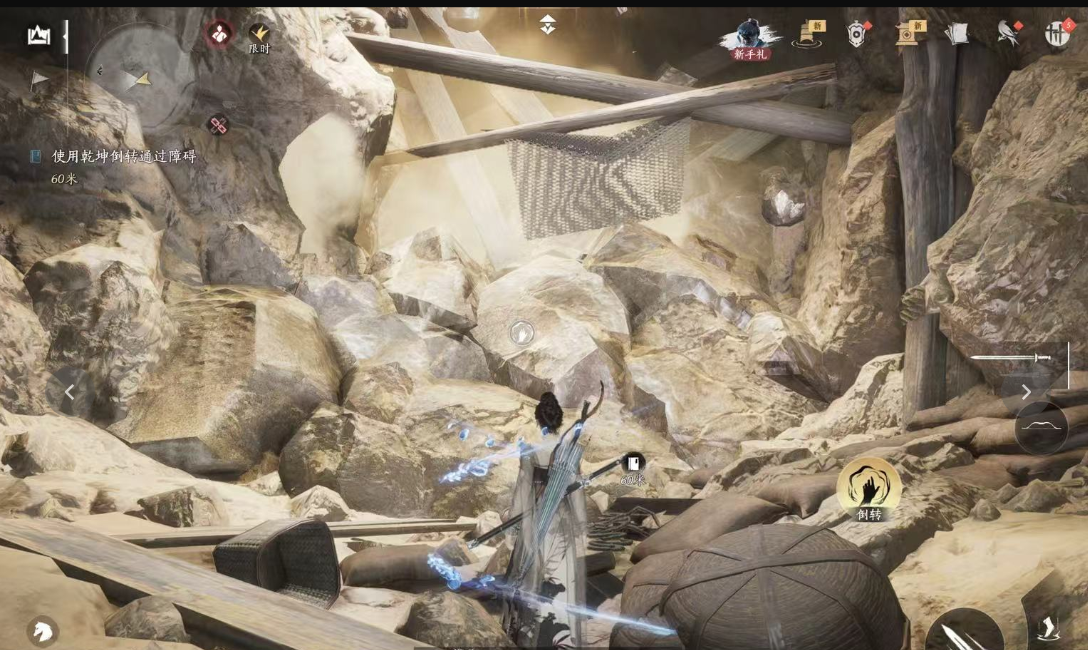The height and width of the screenshot is (650, 1088).
Task: Open the shield emblem icon
Action: point(856,35)
